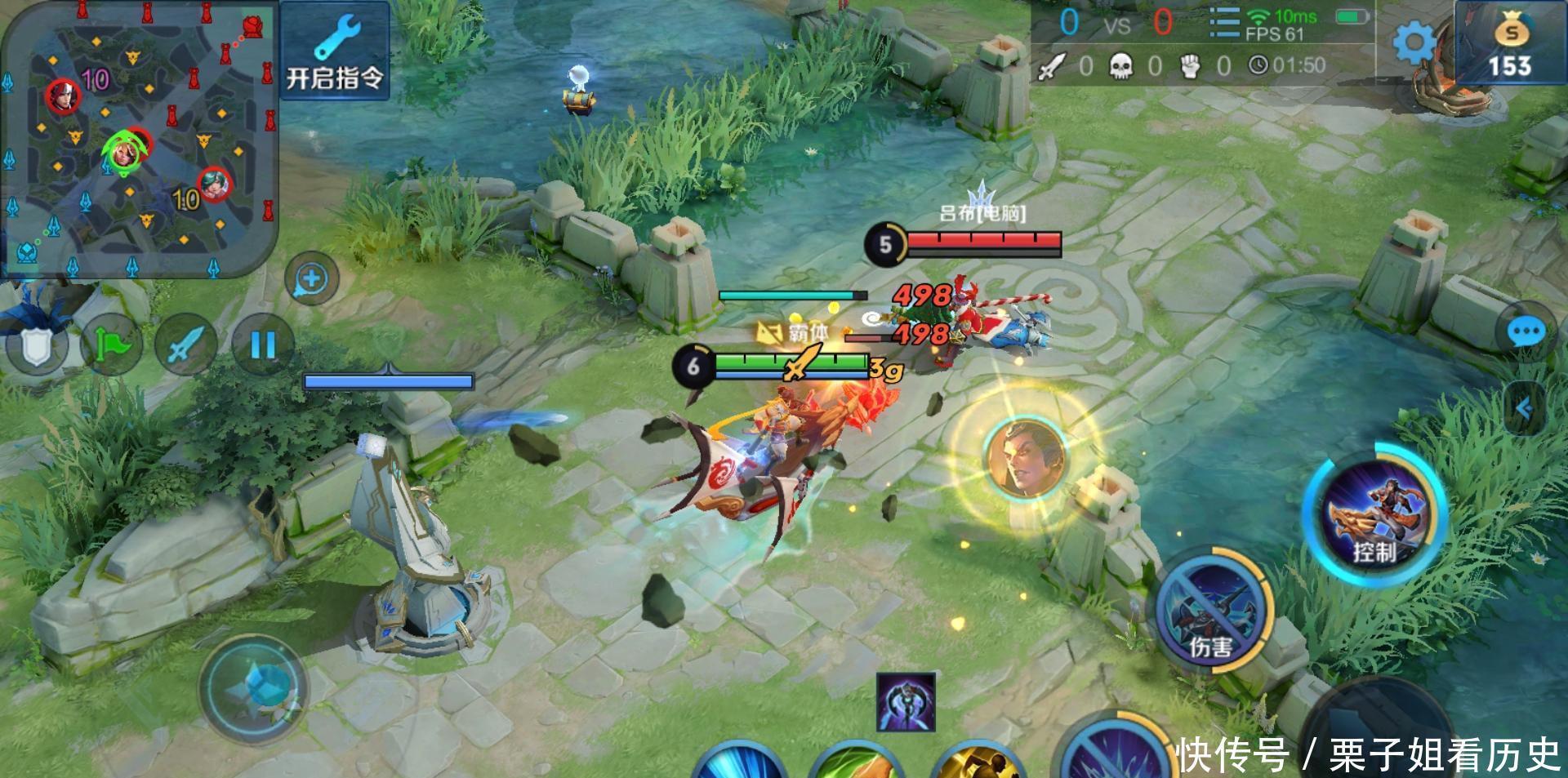
Task: Send the blue sword attack signal
Action: click(185, 345)
